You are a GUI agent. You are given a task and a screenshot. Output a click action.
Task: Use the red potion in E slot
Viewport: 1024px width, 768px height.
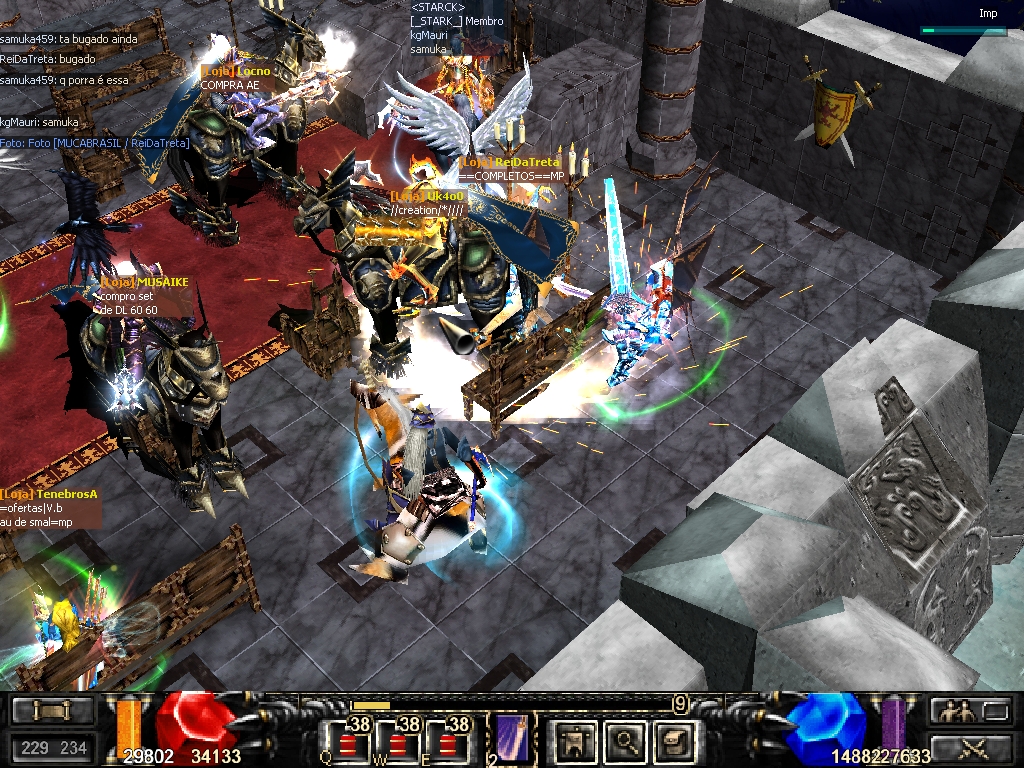click(448, 744)
